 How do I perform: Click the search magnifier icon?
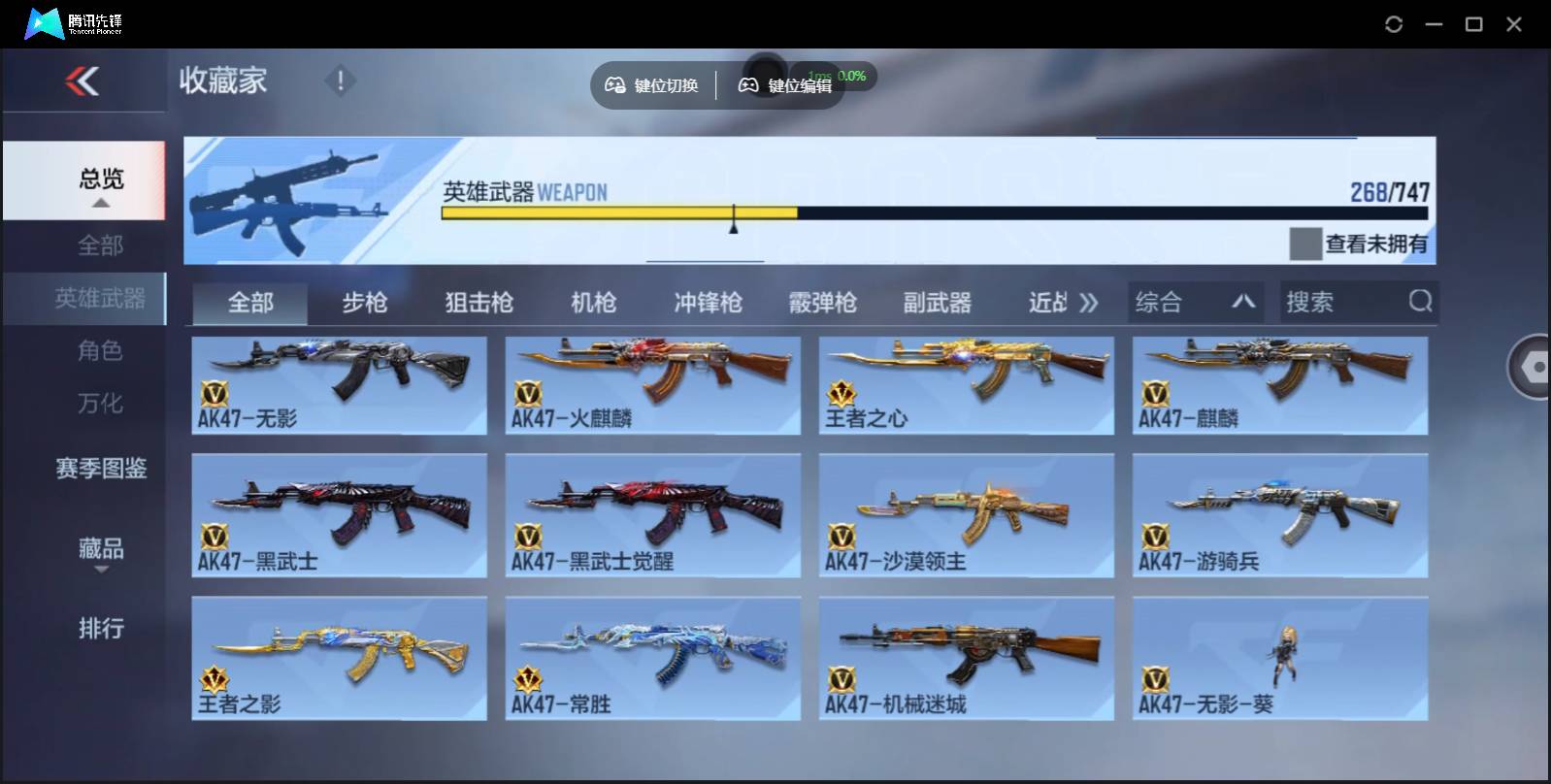[1421, 302]
